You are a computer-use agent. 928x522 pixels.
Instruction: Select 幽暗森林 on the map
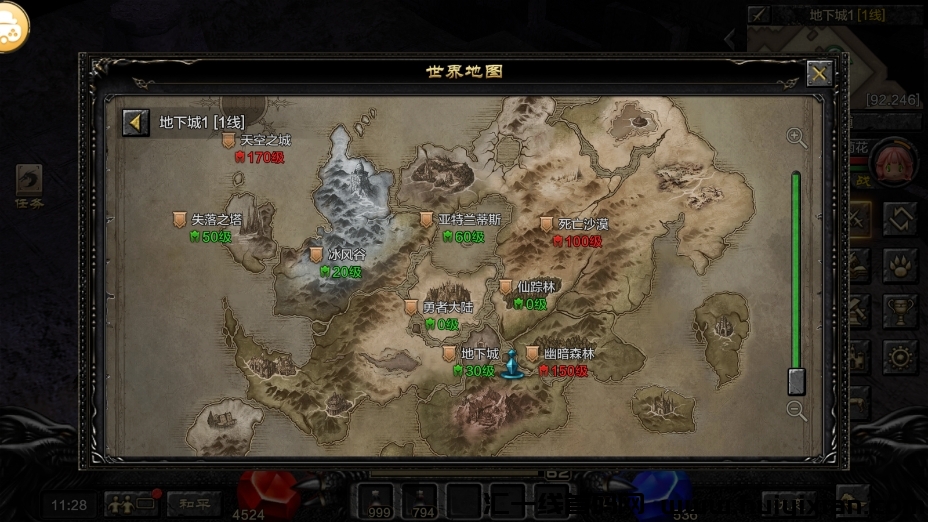[533, 354]
